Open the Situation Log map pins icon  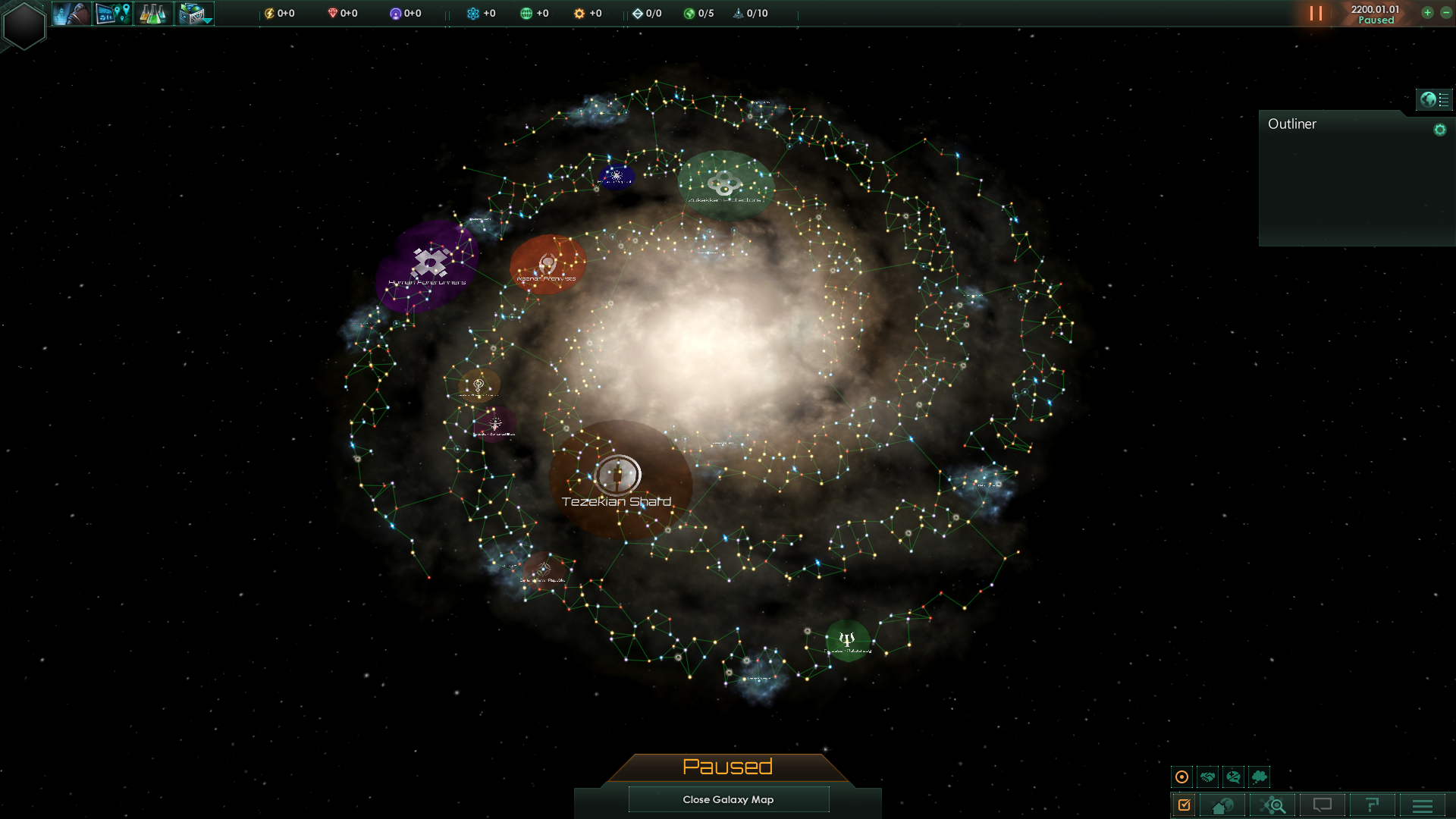point(112,13)
